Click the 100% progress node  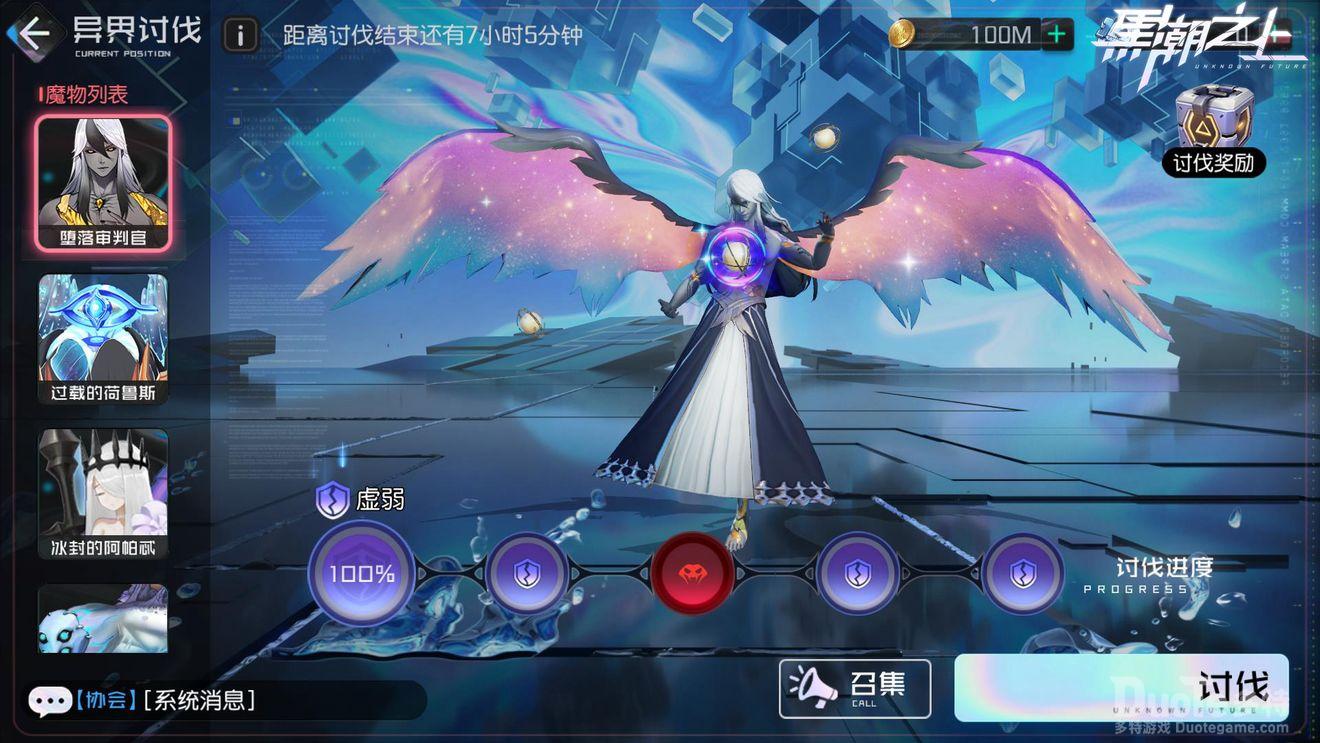360,573
